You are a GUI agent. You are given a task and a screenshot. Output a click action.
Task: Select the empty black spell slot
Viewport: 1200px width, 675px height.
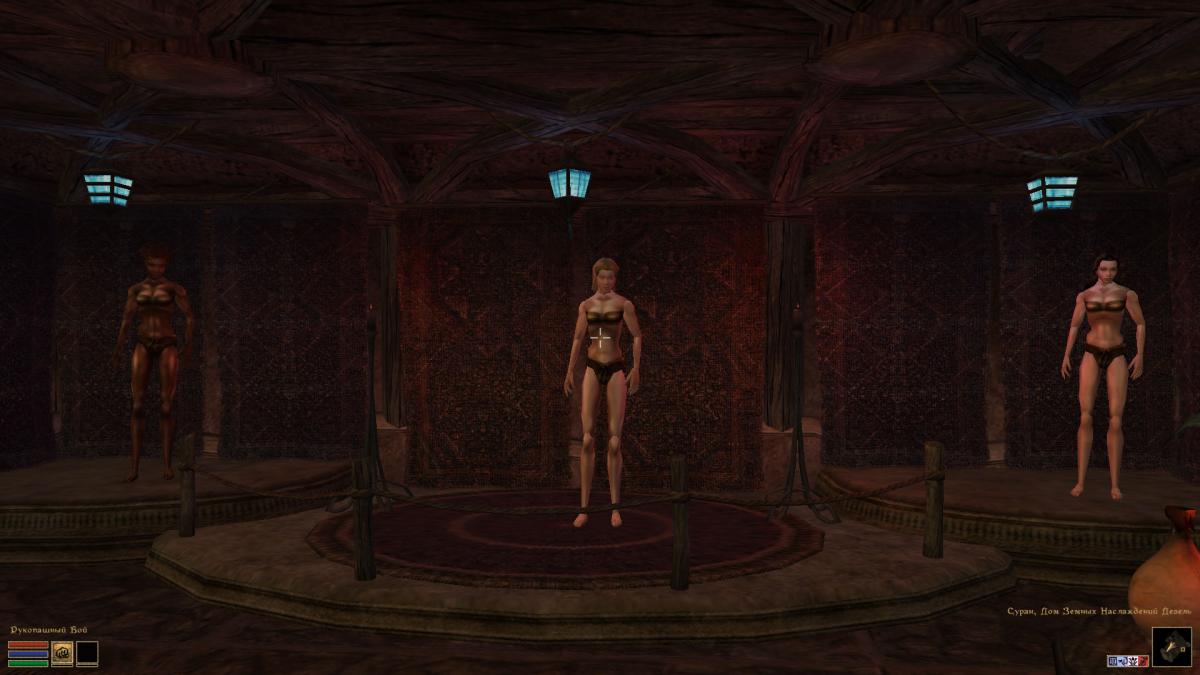87,653
